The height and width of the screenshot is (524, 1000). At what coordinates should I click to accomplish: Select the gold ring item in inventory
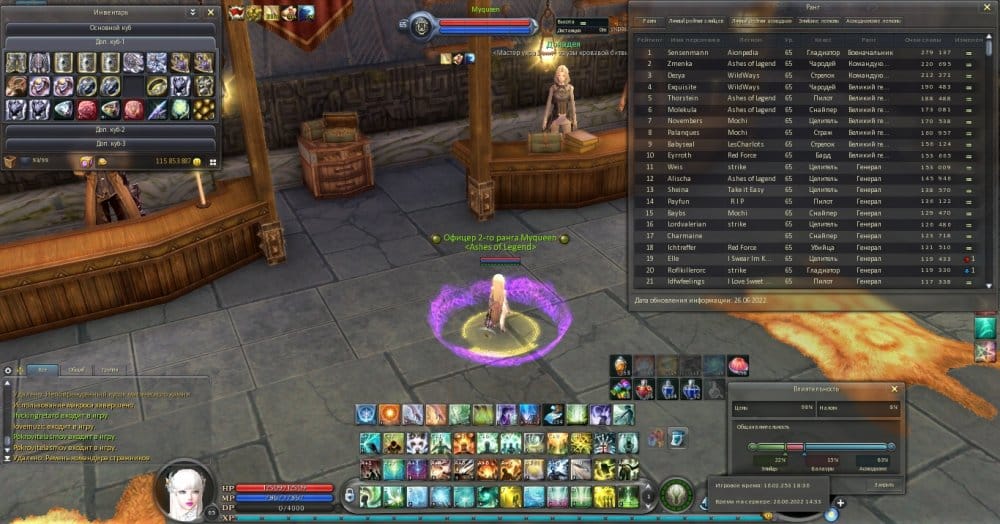pos(157,87)
